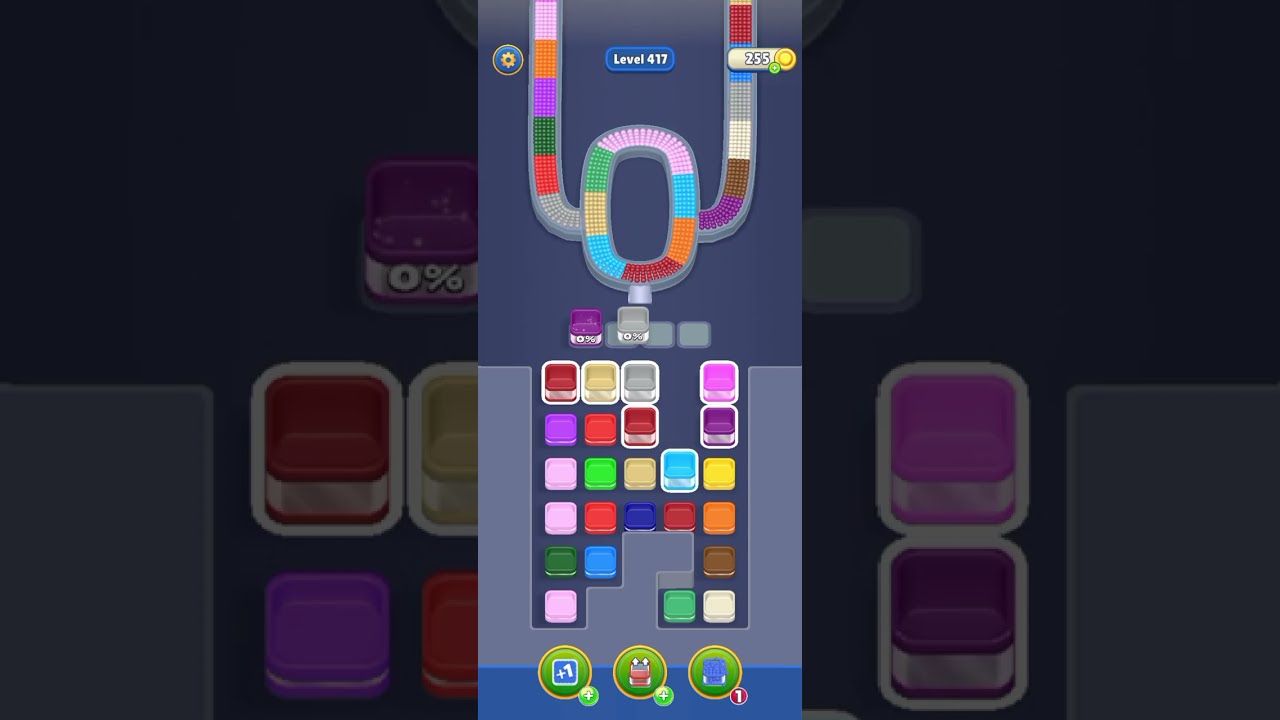The height and width of the screenshot is (720, 1280).
Task: Tap the gold coin icon in the top bar
Action: tap(785, 60)
